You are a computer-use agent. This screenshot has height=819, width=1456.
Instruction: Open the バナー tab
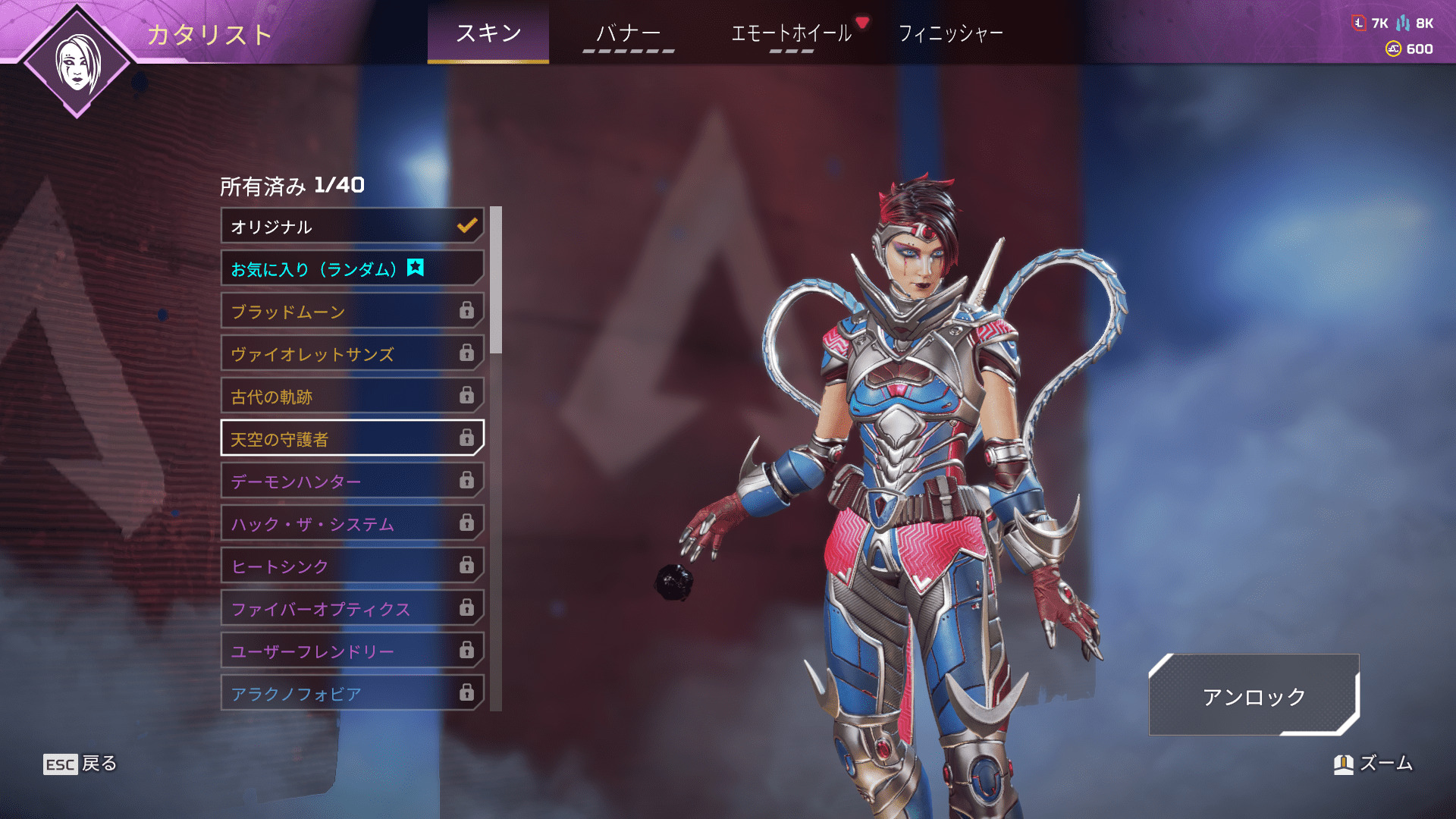point(628,33)
